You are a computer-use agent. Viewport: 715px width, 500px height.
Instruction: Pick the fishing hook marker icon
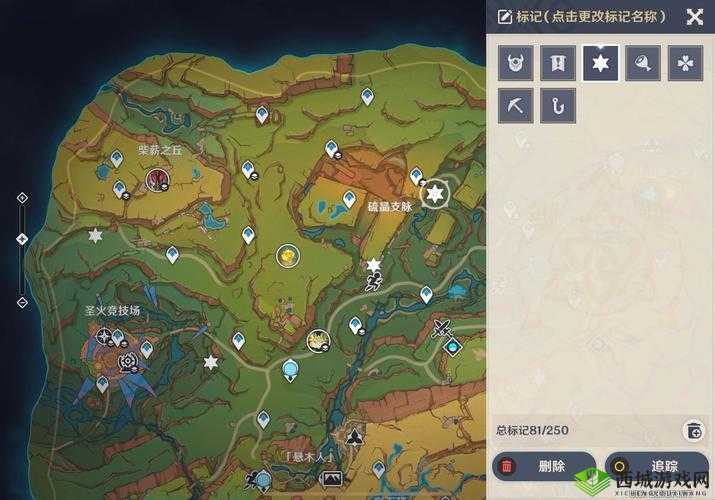point(558,106)
